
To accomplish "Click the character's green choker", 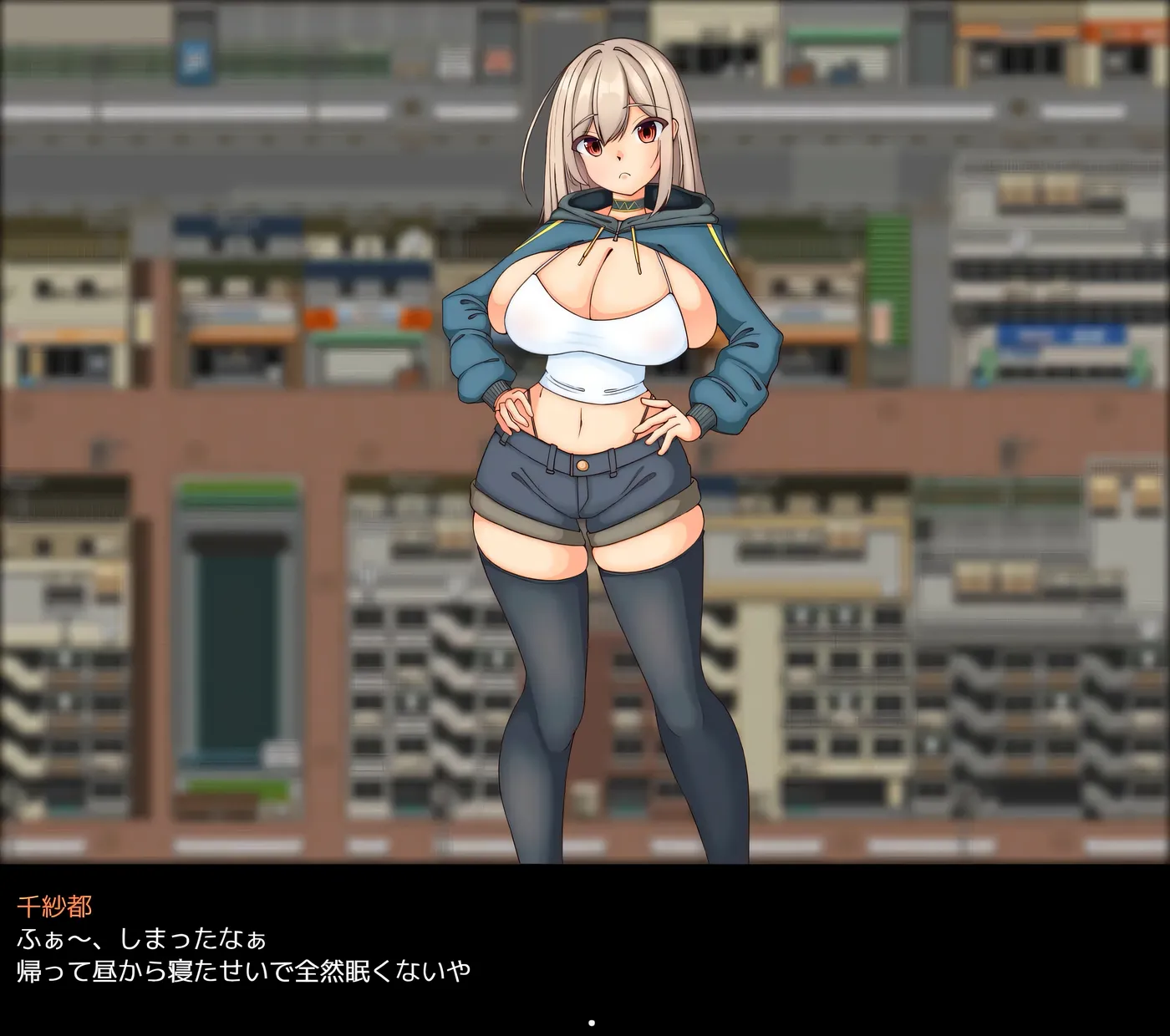I will (625, 206).
